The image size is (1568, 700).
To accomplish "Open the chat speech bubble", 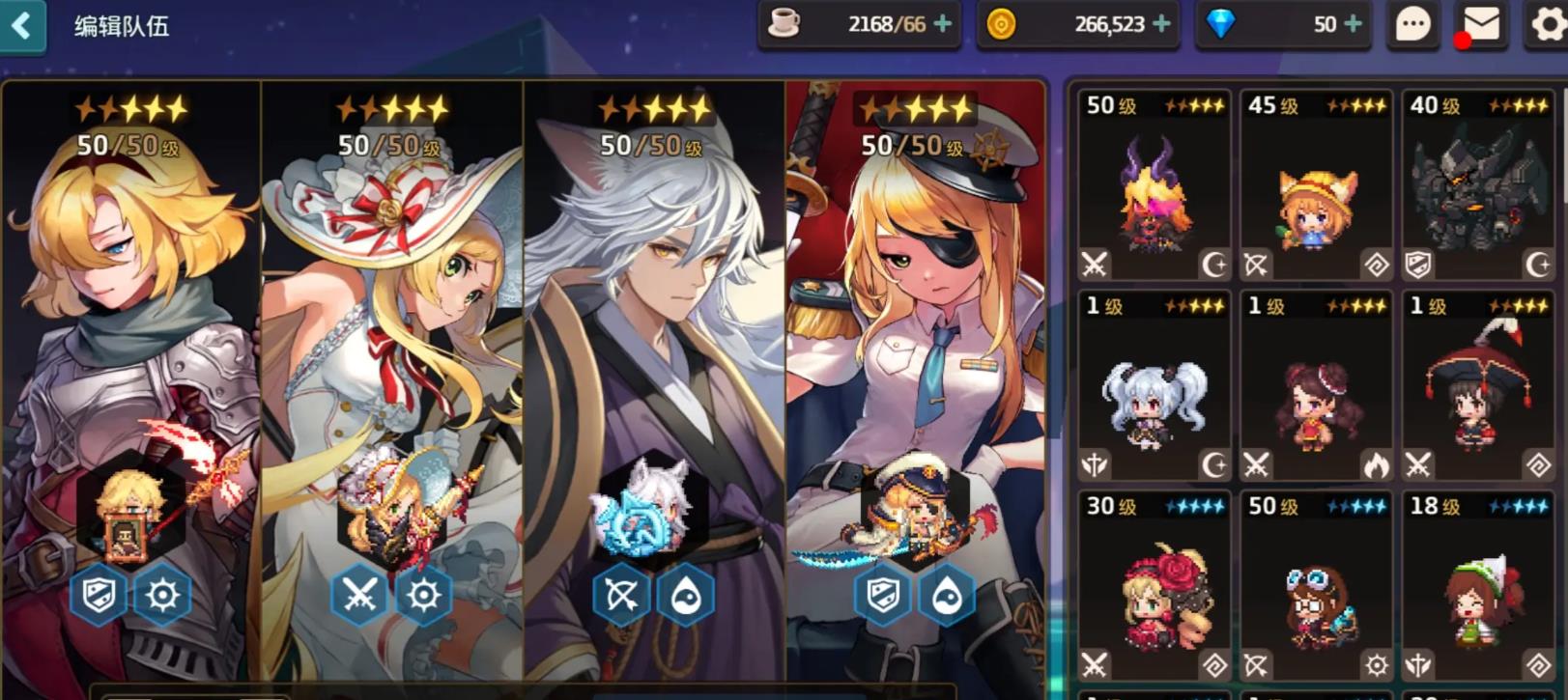I will [1412, 24].
